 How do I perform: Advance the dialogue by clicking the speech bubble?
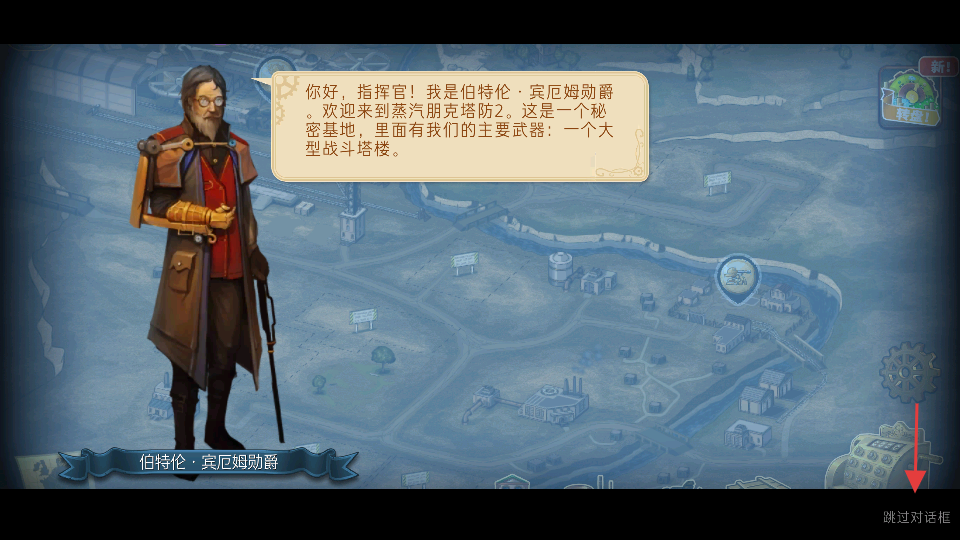460,126
